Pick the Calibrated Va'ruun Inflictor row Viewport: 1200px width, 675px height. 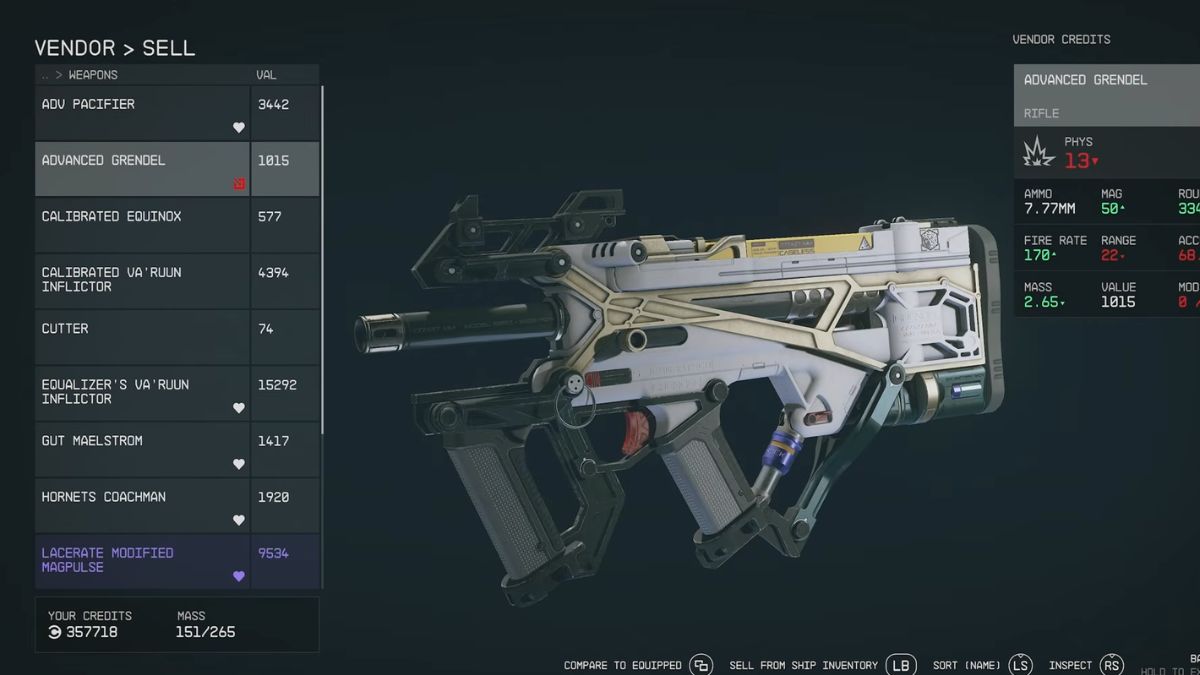click(x=142, y=281)
